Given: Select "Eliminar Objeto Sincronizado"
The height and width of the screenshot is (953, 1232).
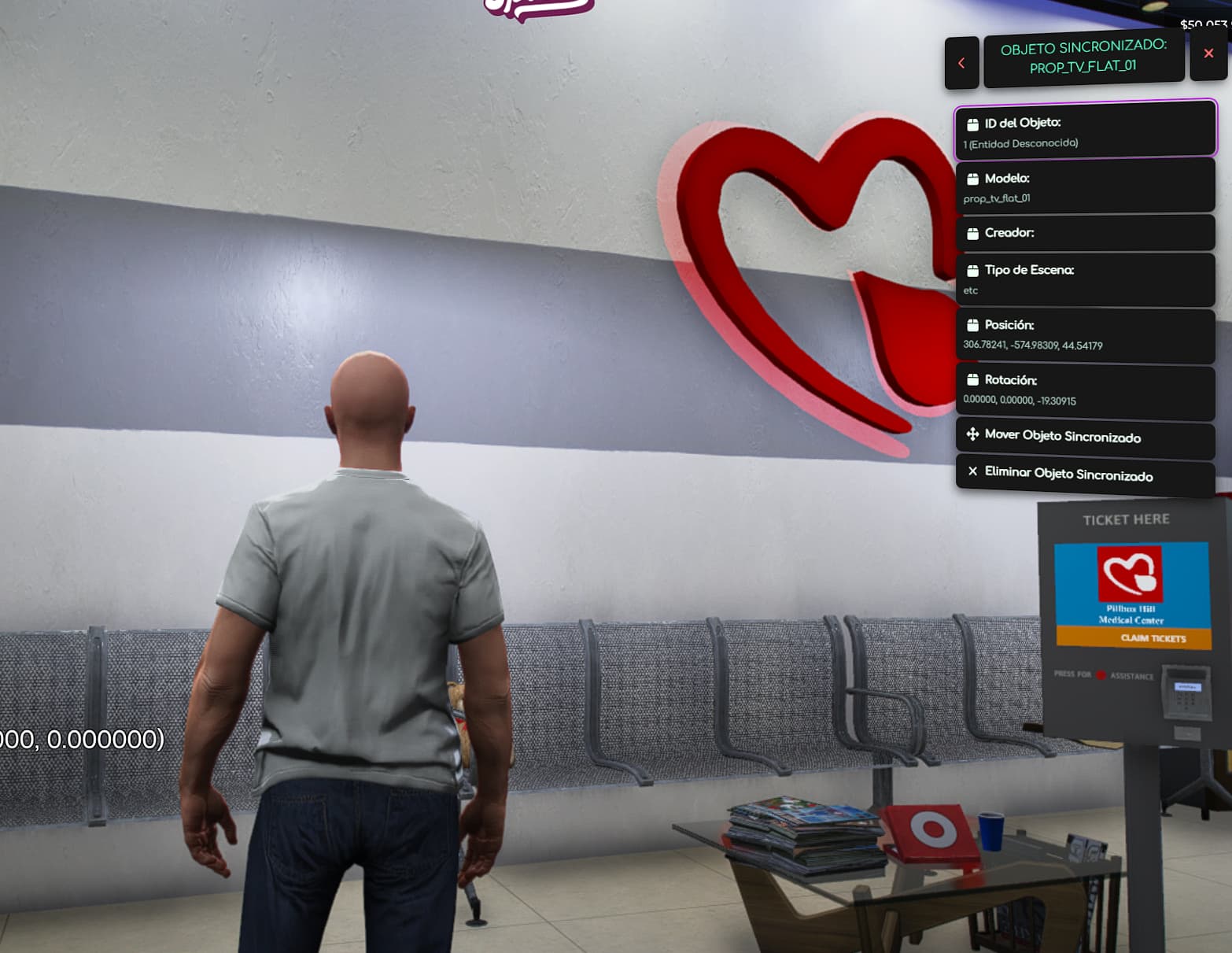Looking at the screenshot, I should (x=1068, y=475).
